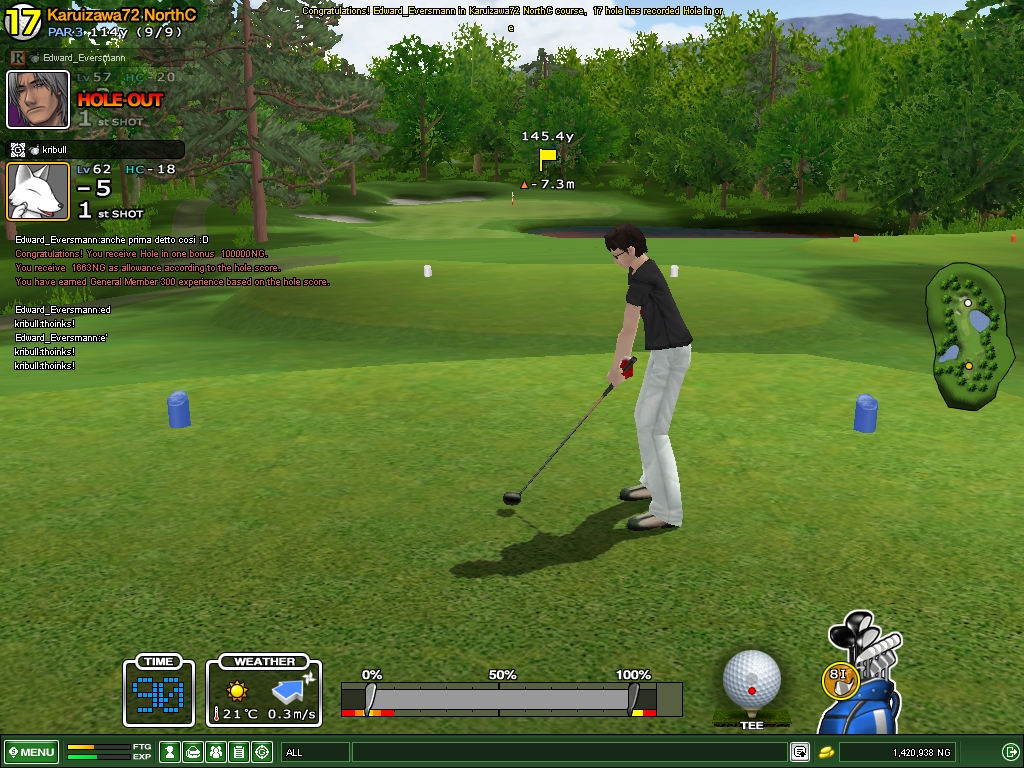Image resolution: width=1024 pixels, height=768 pixels.
Task: Expand the chat window button
Action: (800, 752)
